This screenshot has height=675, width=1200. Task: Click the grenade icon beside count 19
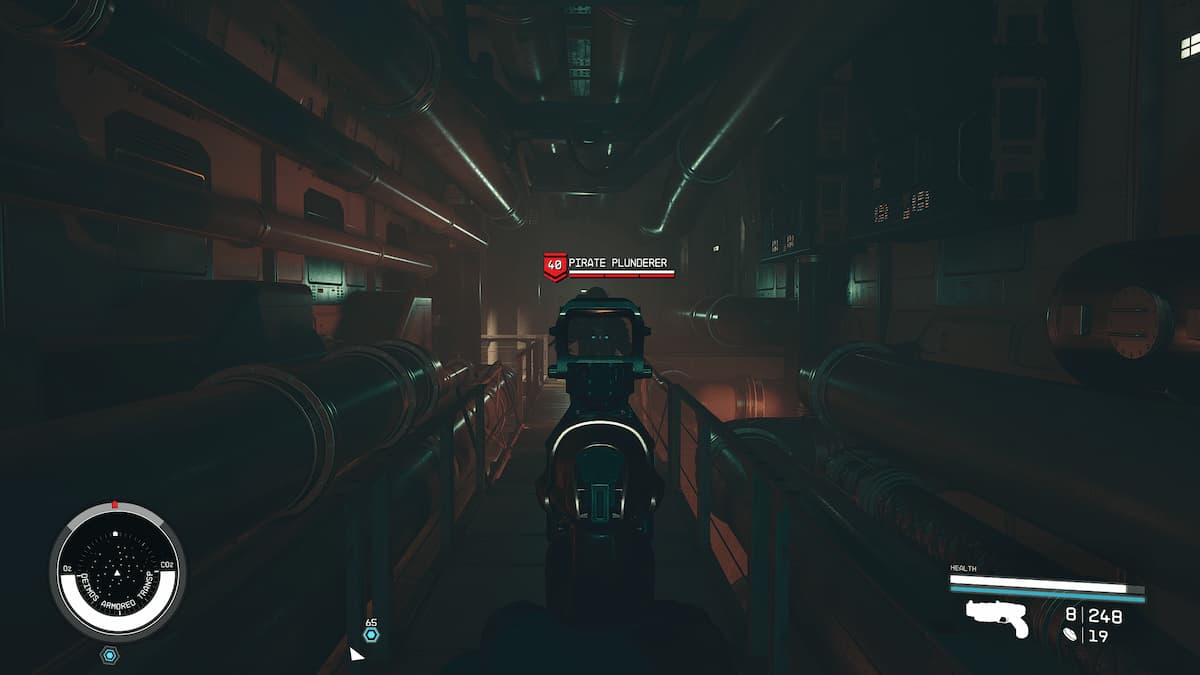click(1073, 634)
